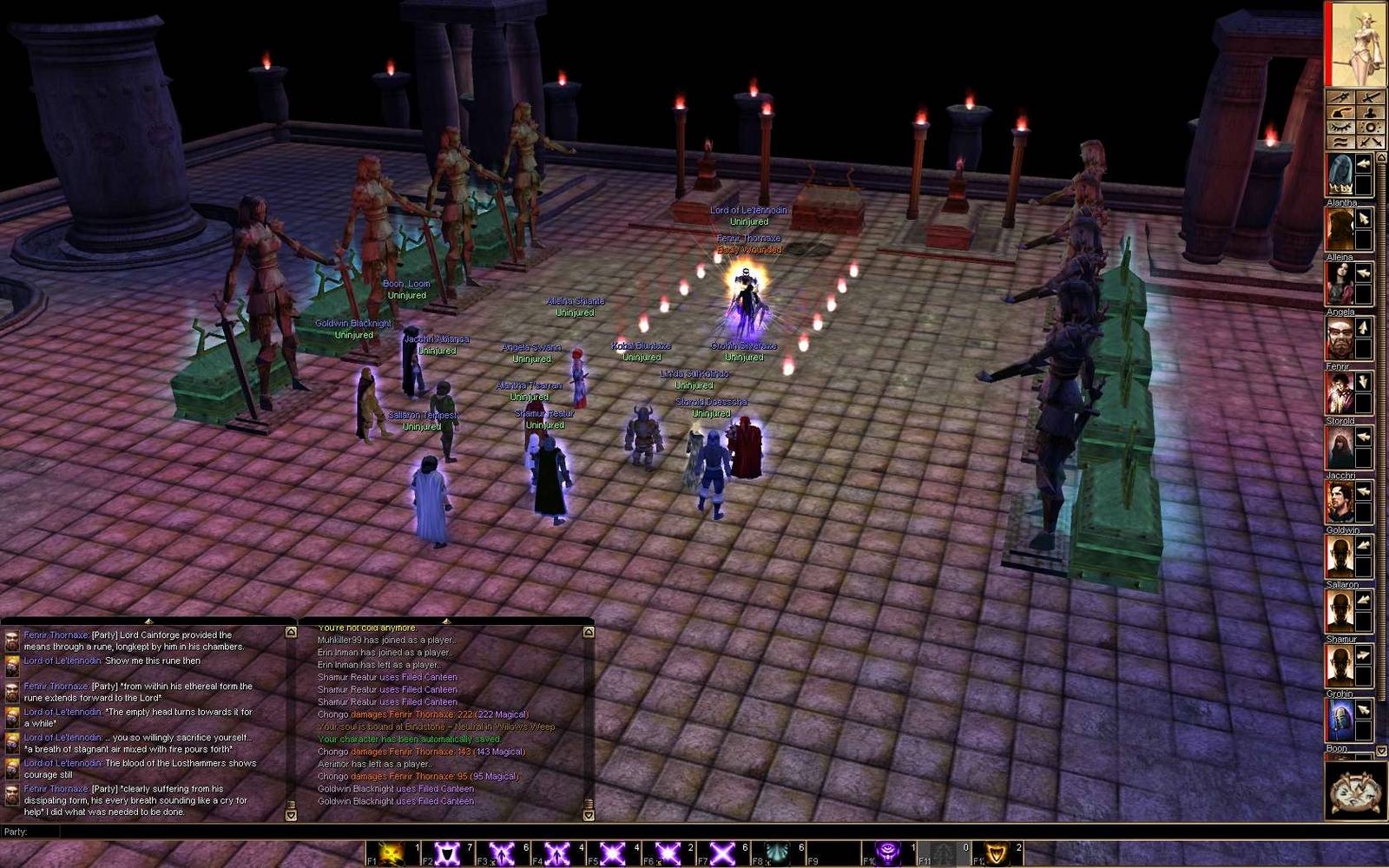Click the red health bar beside the top portrait

[1328, 43]
